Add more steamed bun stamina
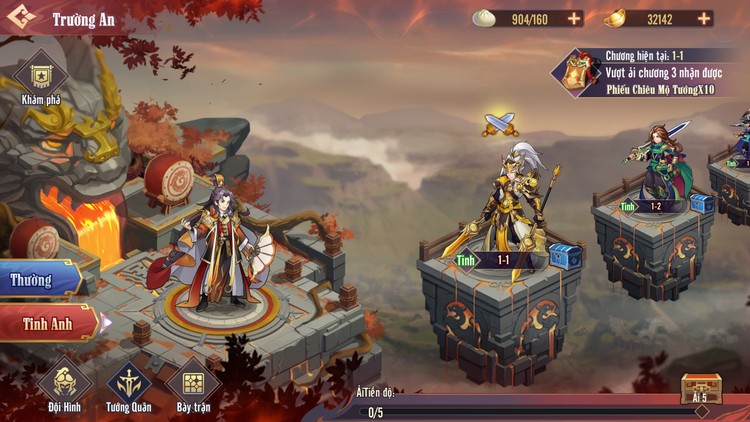Screen dimensions: 750x422 (x=574, y=18)
